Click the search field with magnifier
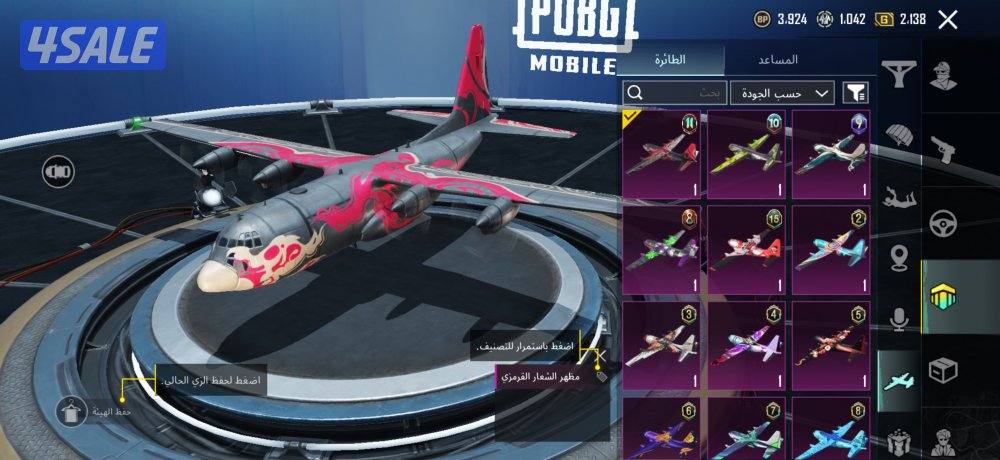This screenshot has height=460, width=1000. coord(674,93)
